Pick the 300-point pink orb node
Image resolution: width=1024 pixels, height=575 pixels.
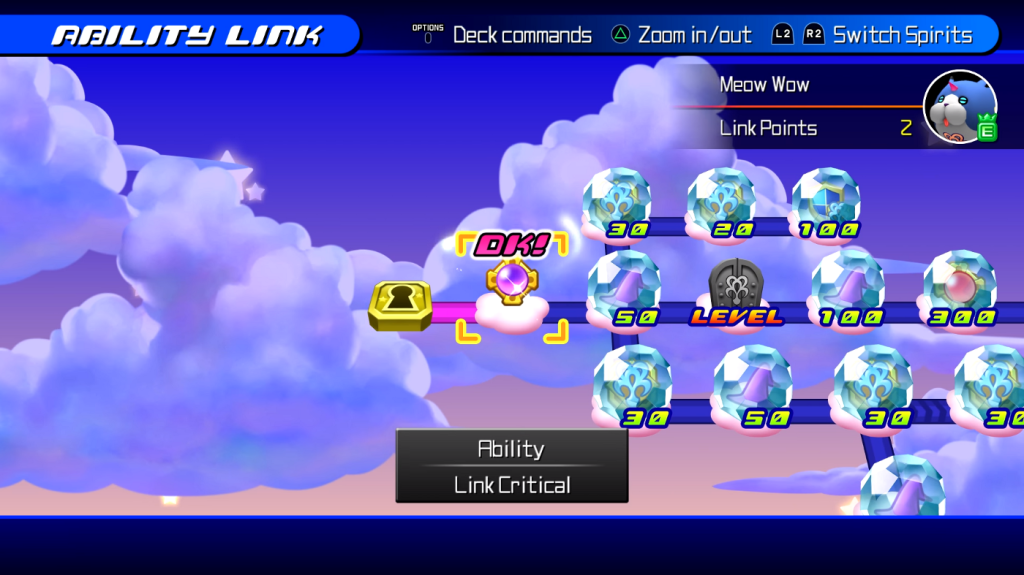pos(959,286)
